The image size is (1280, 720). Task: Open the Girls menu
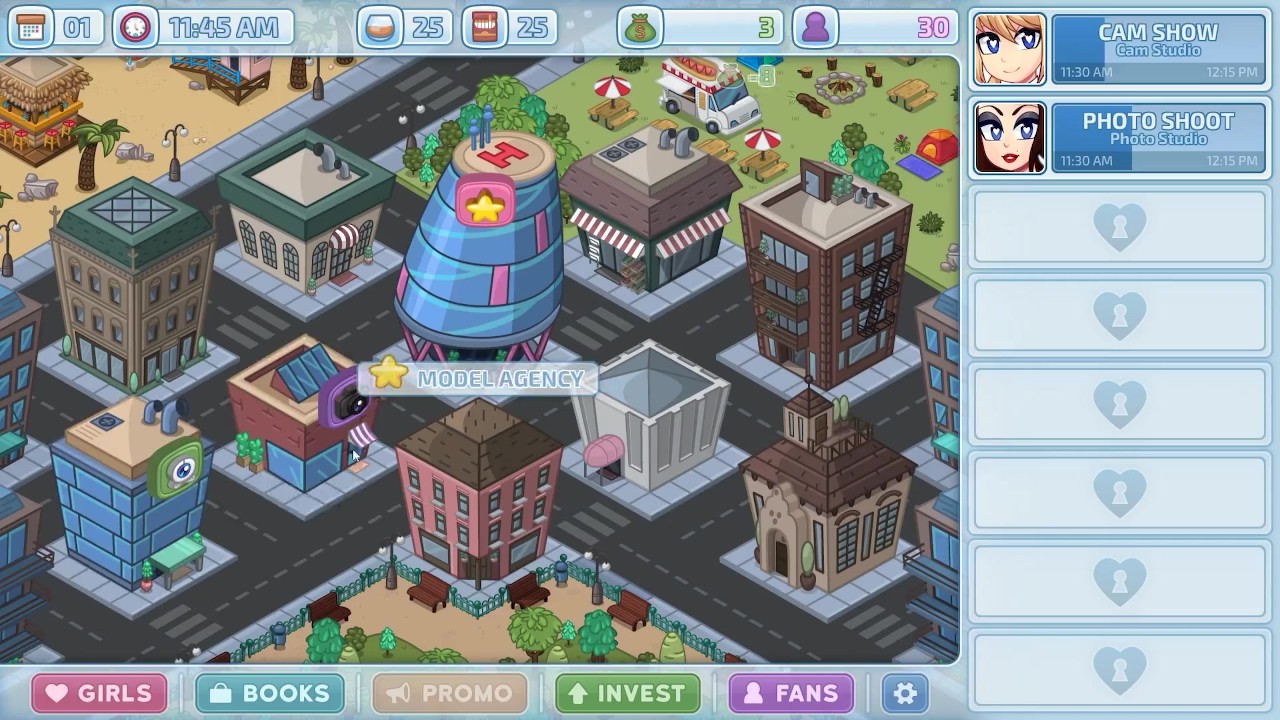coord(99,693)
